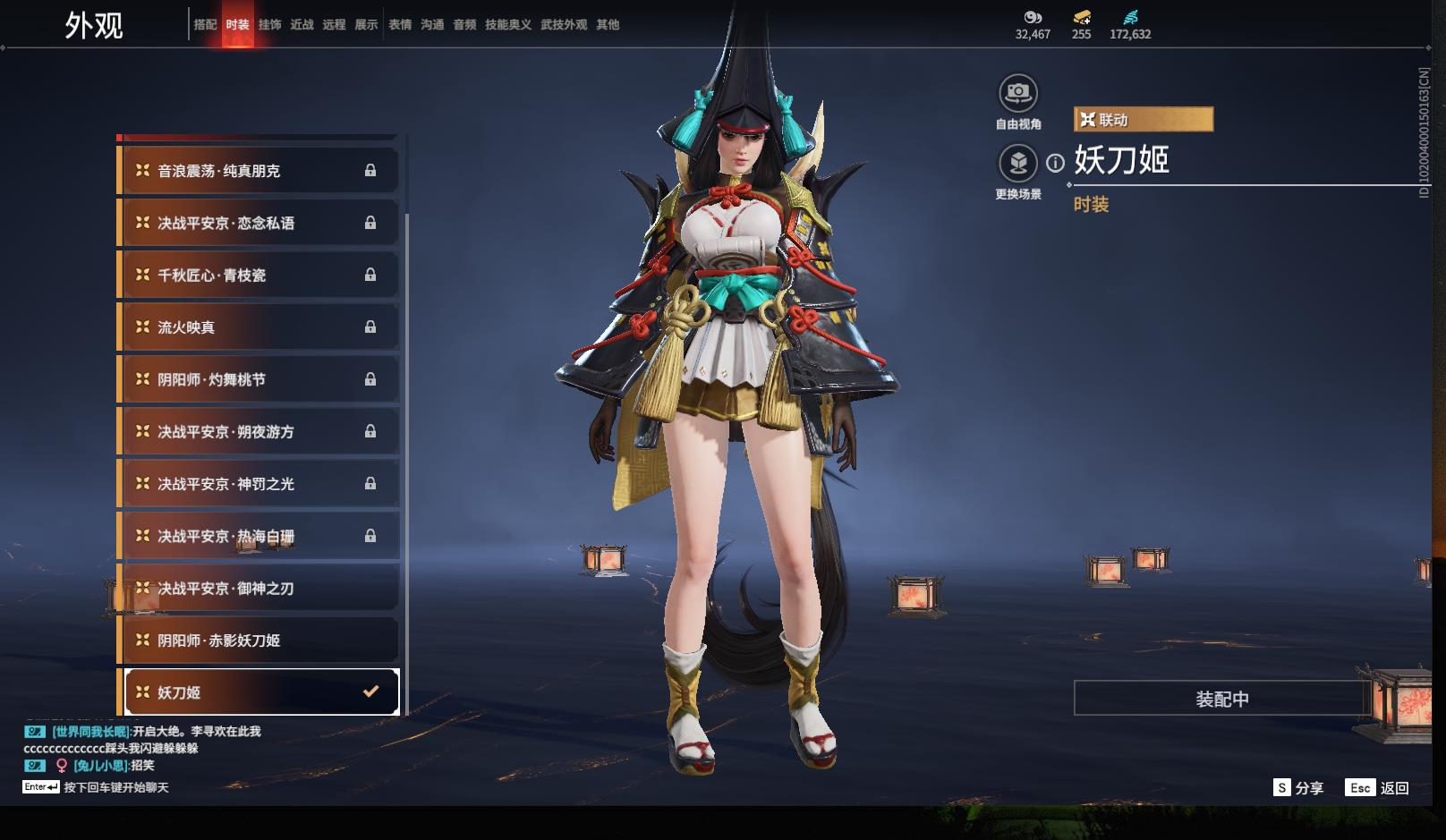1446x840 pixels.
Task: Click 返回 to go back
Action: [x=1378, y=787]
